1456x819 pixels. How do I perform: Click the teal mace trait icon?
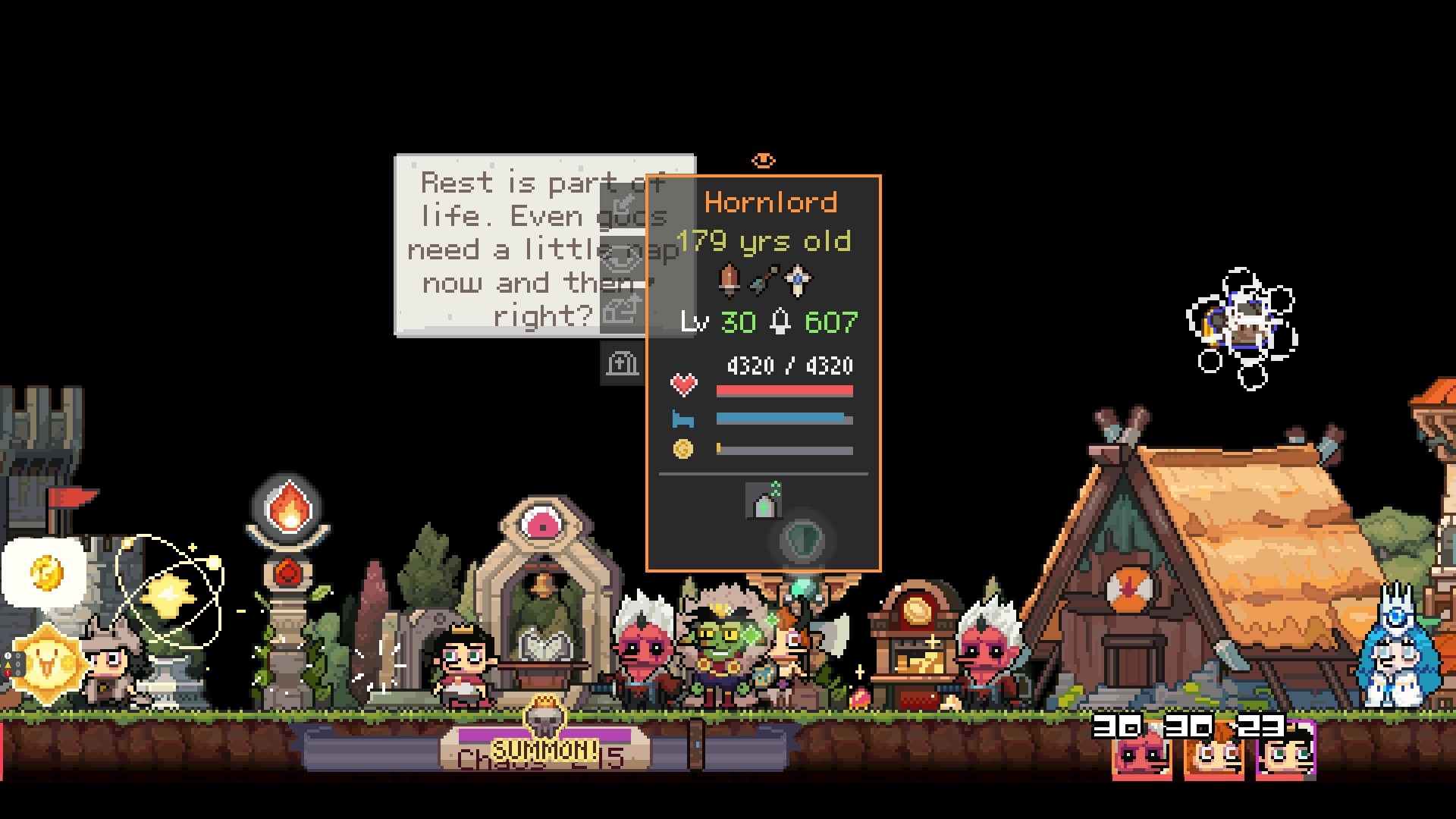tap(764, 281)
